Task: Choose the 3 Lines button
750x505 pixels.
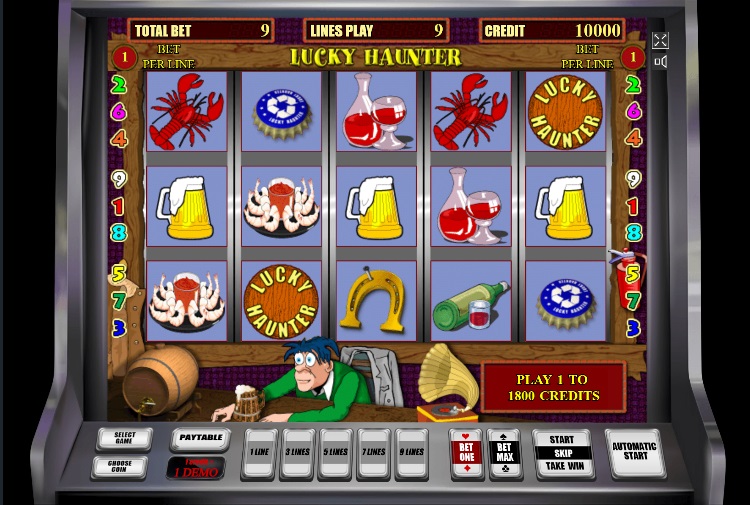Action: pyautogui.click(x=298, y=453)
